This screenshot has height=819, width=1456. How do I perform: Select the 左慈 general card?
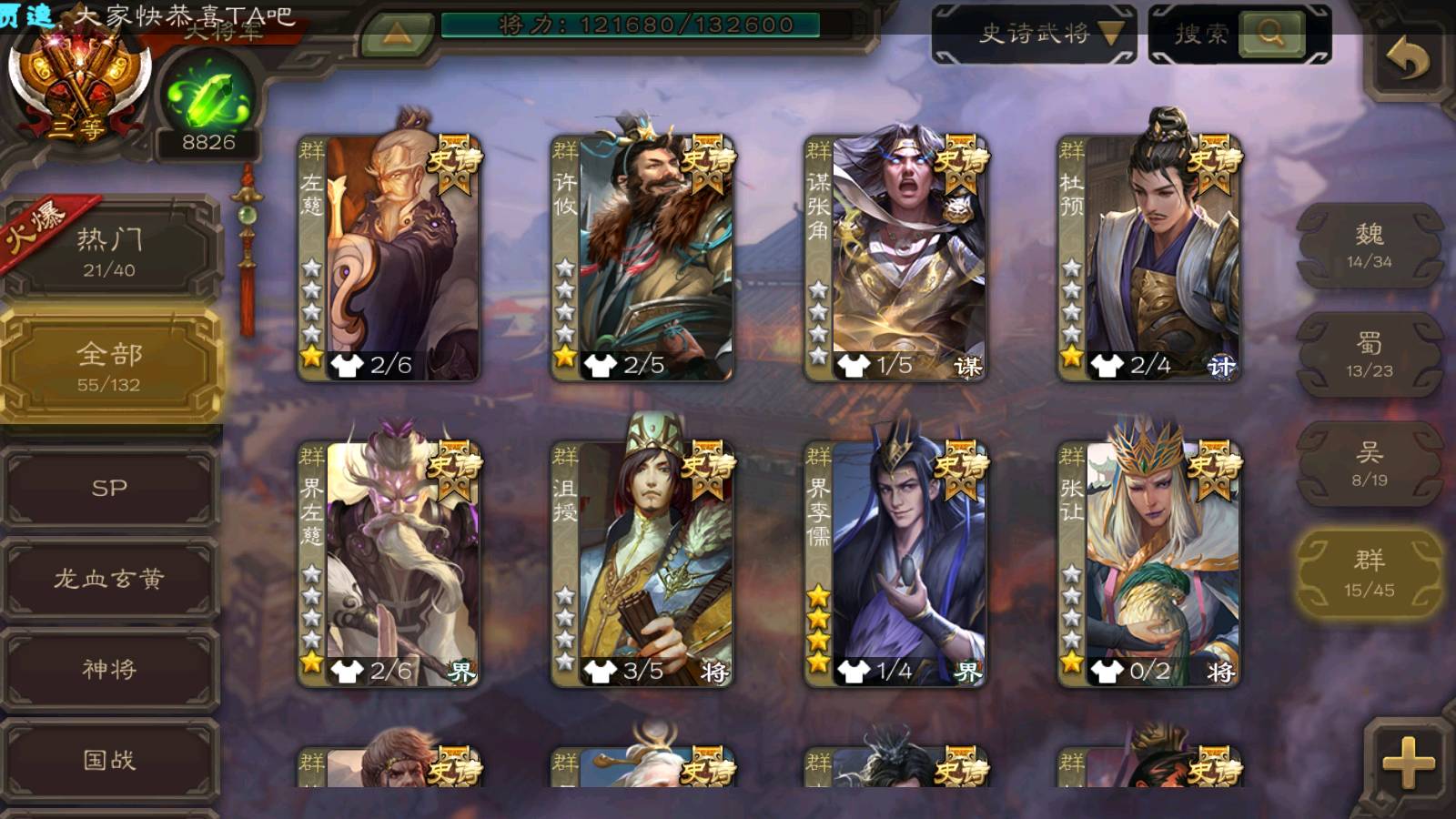389,257
